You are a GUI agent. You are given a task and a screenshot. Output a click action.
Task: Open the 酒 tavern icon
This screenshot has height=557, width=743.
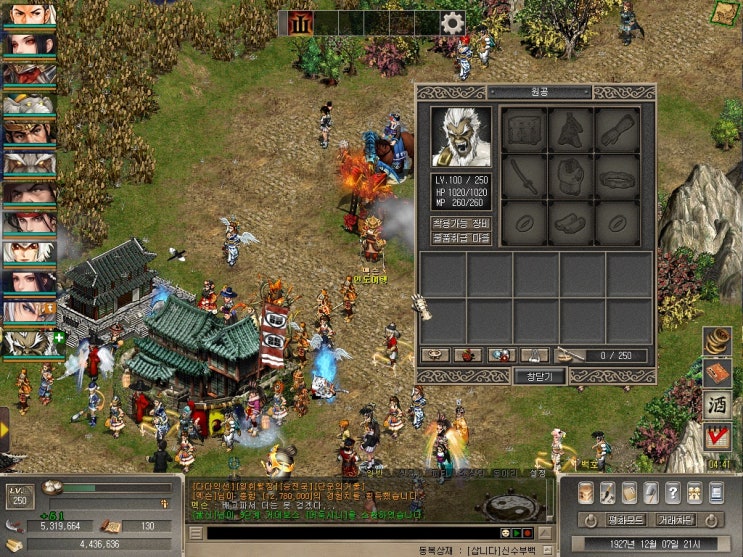click(x=717, y=405)
